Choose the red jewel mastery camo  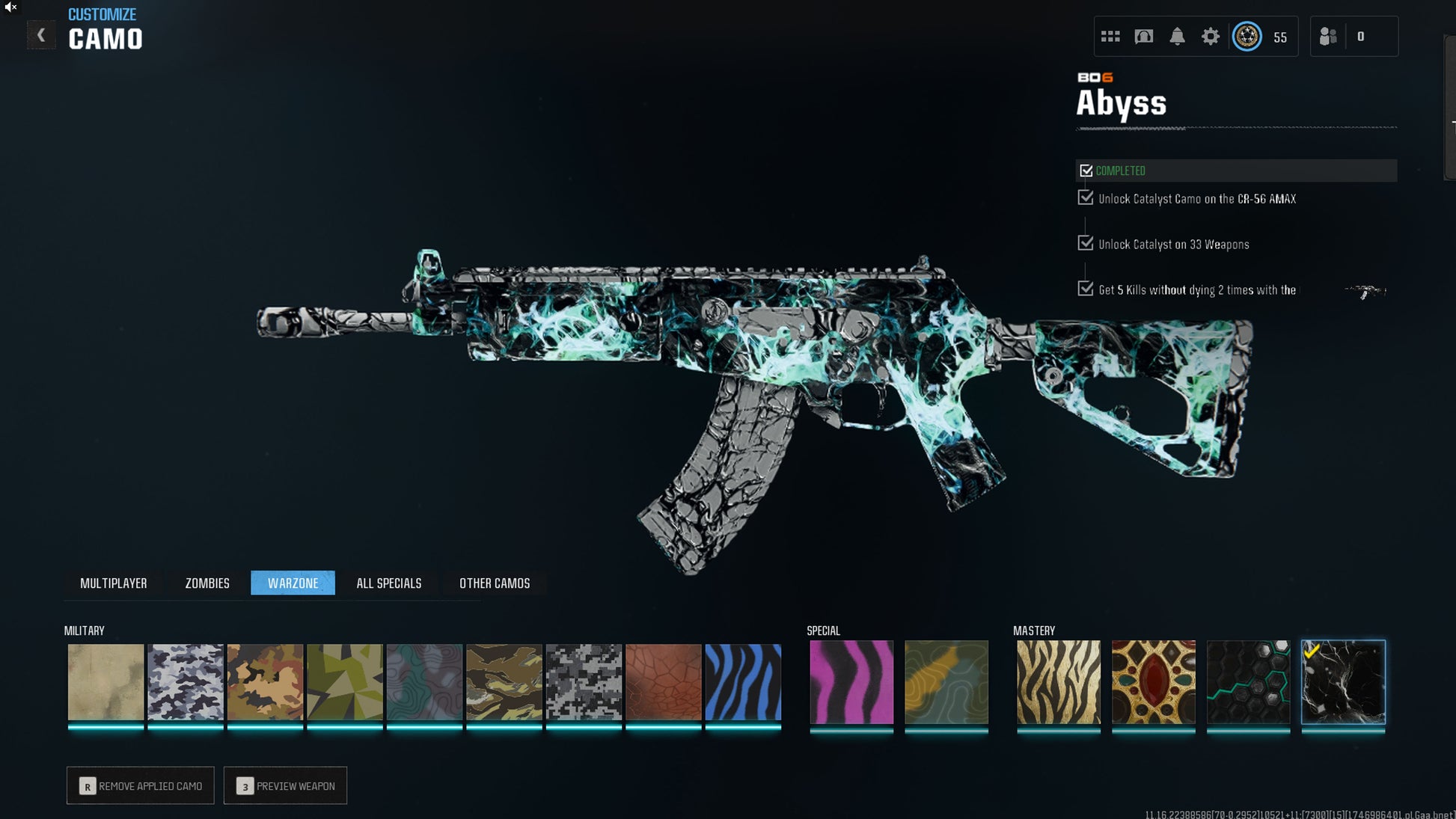click(1154, 682)
